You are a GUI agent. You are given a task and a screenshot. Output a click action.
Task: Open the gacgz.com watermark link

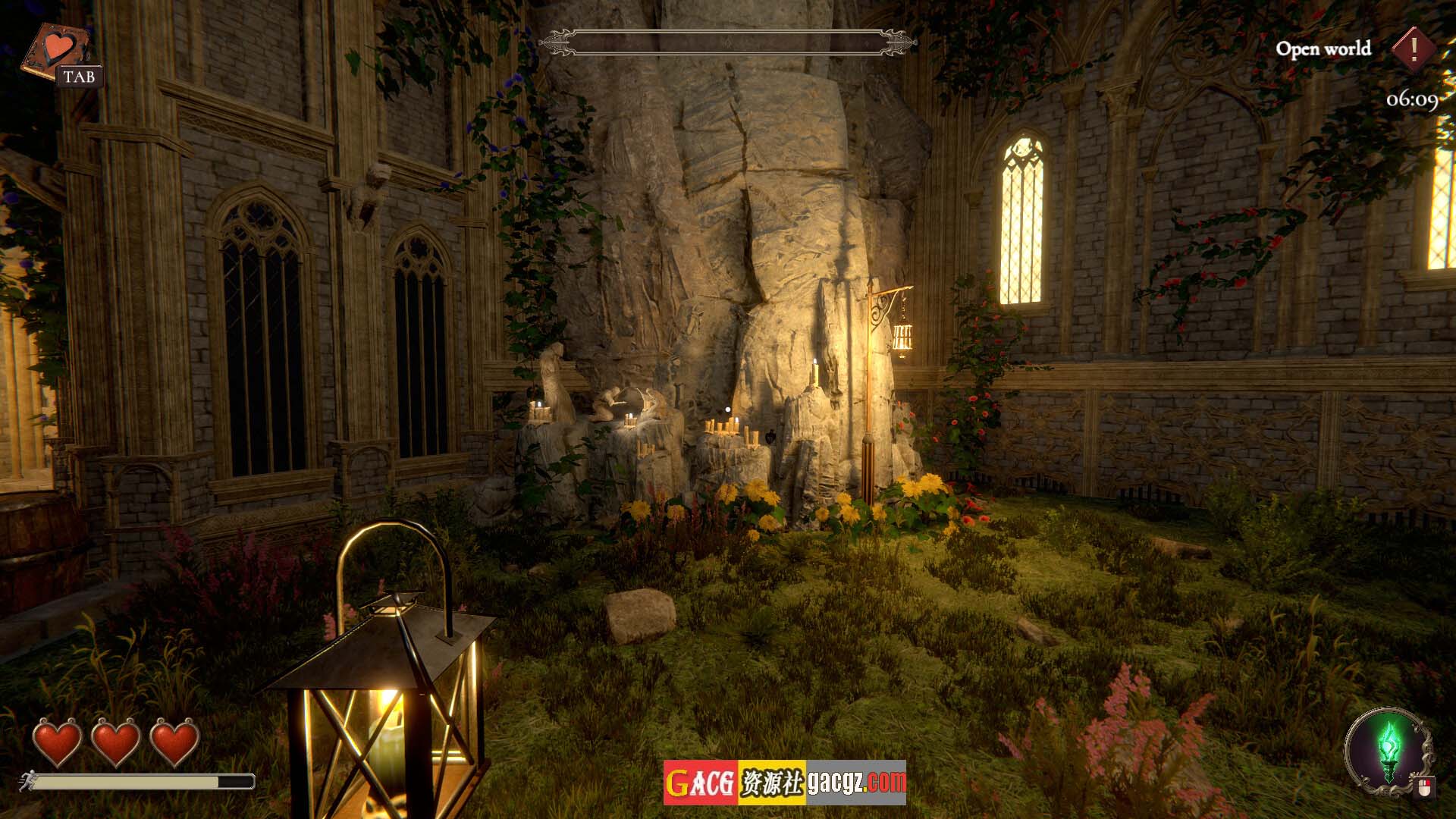point(856,783)
